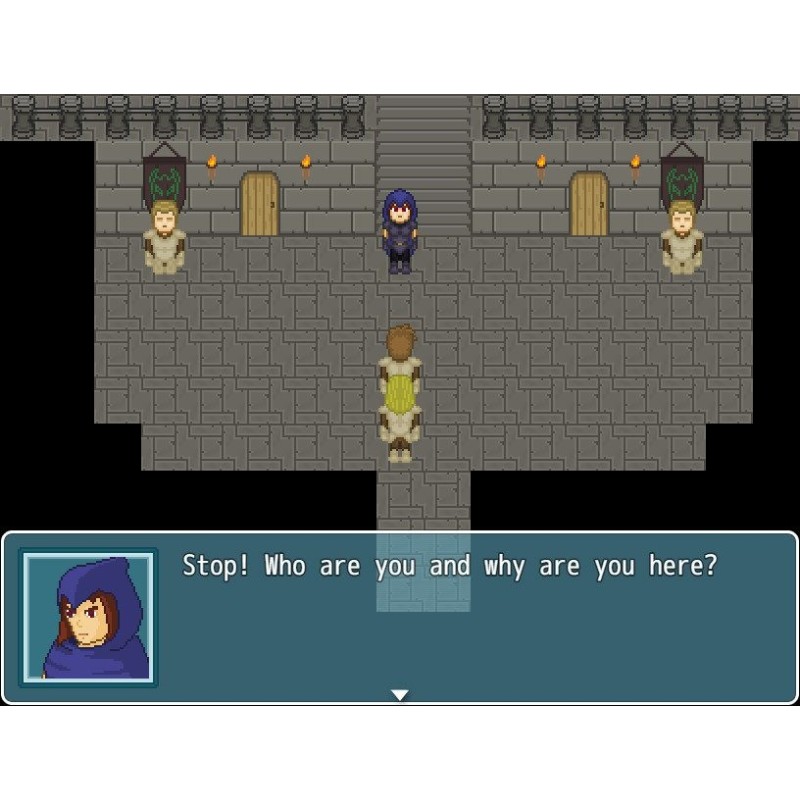Click the hooded speaker portrait
Image resolution: width=800 pixels, height=800 pixels.
coord(89,618)
